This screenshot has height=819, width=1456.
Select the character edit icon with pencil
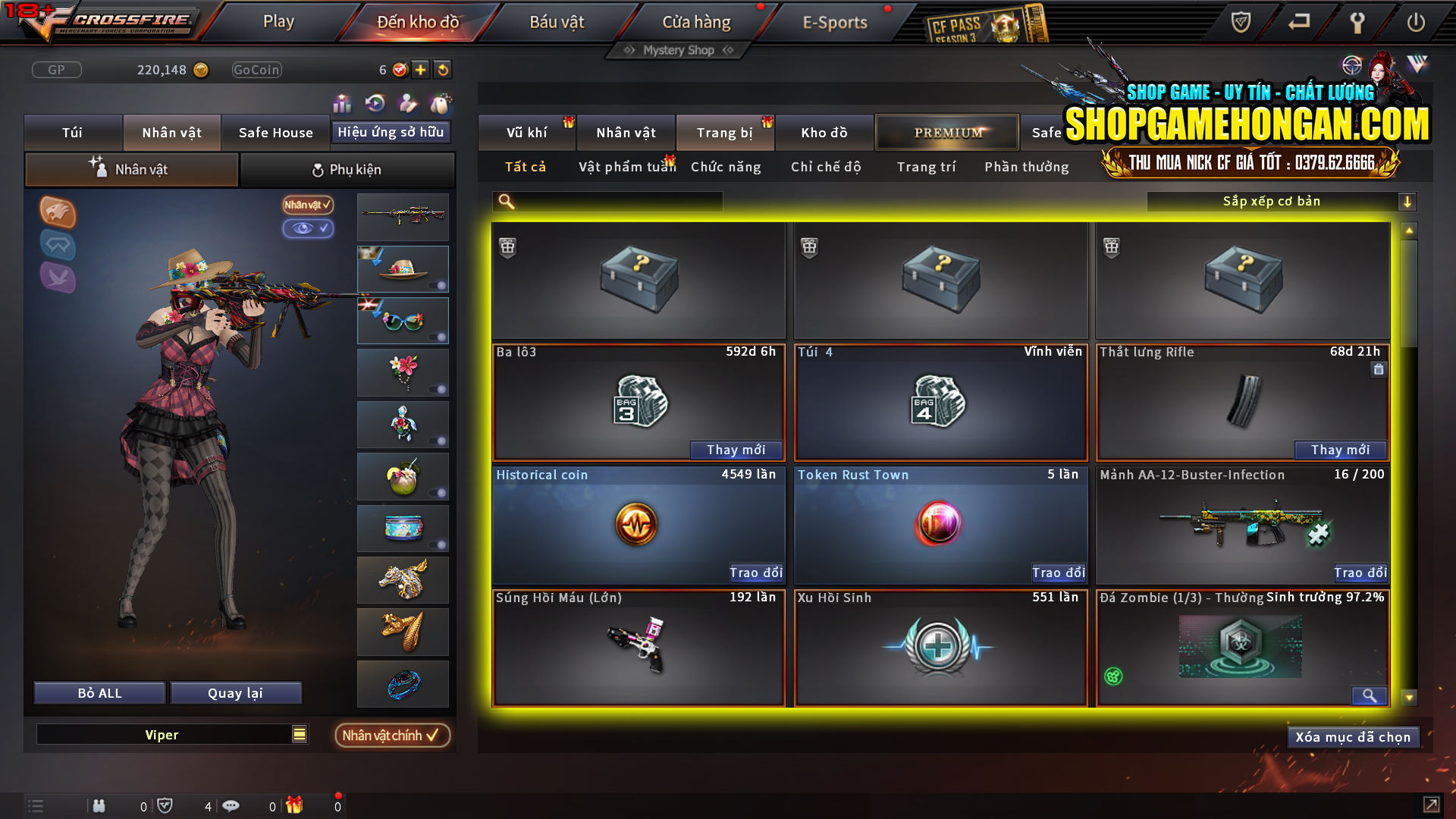(407, 102)
